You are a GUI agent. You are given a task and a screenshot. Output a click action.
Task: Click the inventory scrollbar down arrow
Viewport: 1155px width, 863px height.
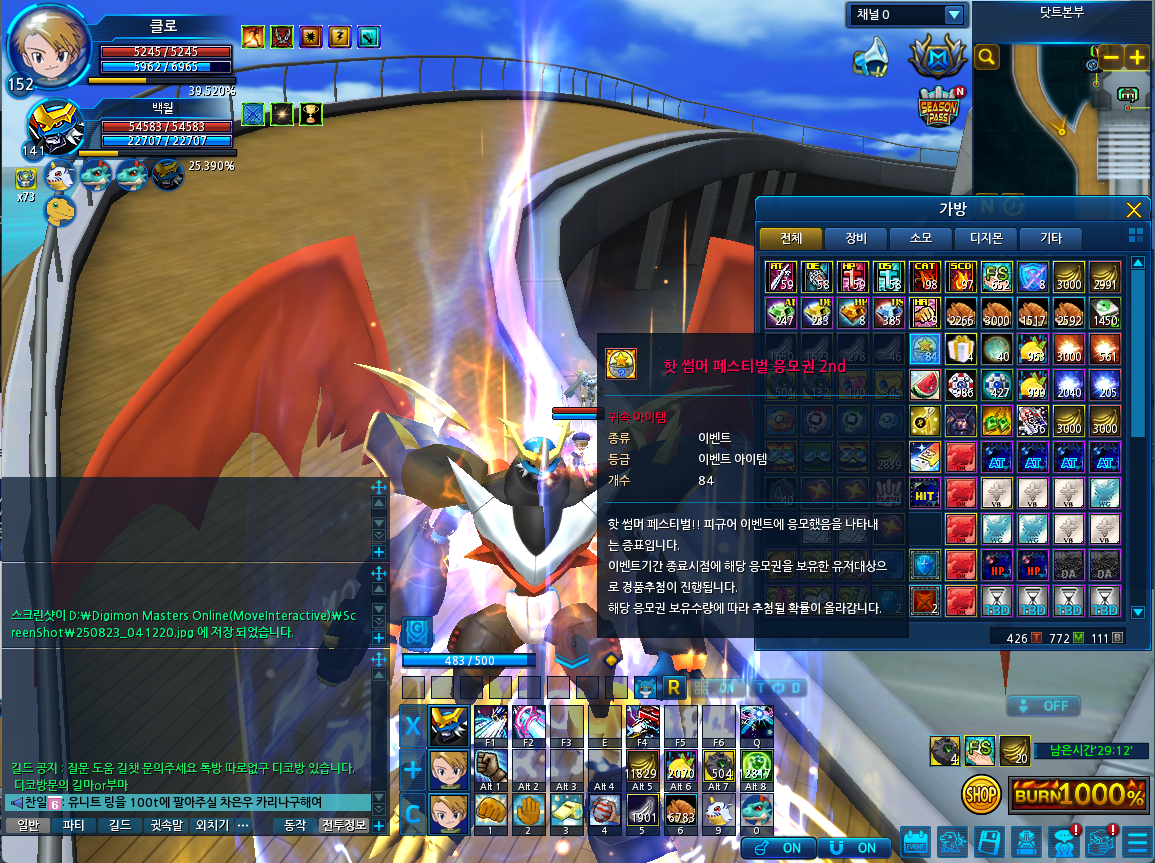point(1137,612)
